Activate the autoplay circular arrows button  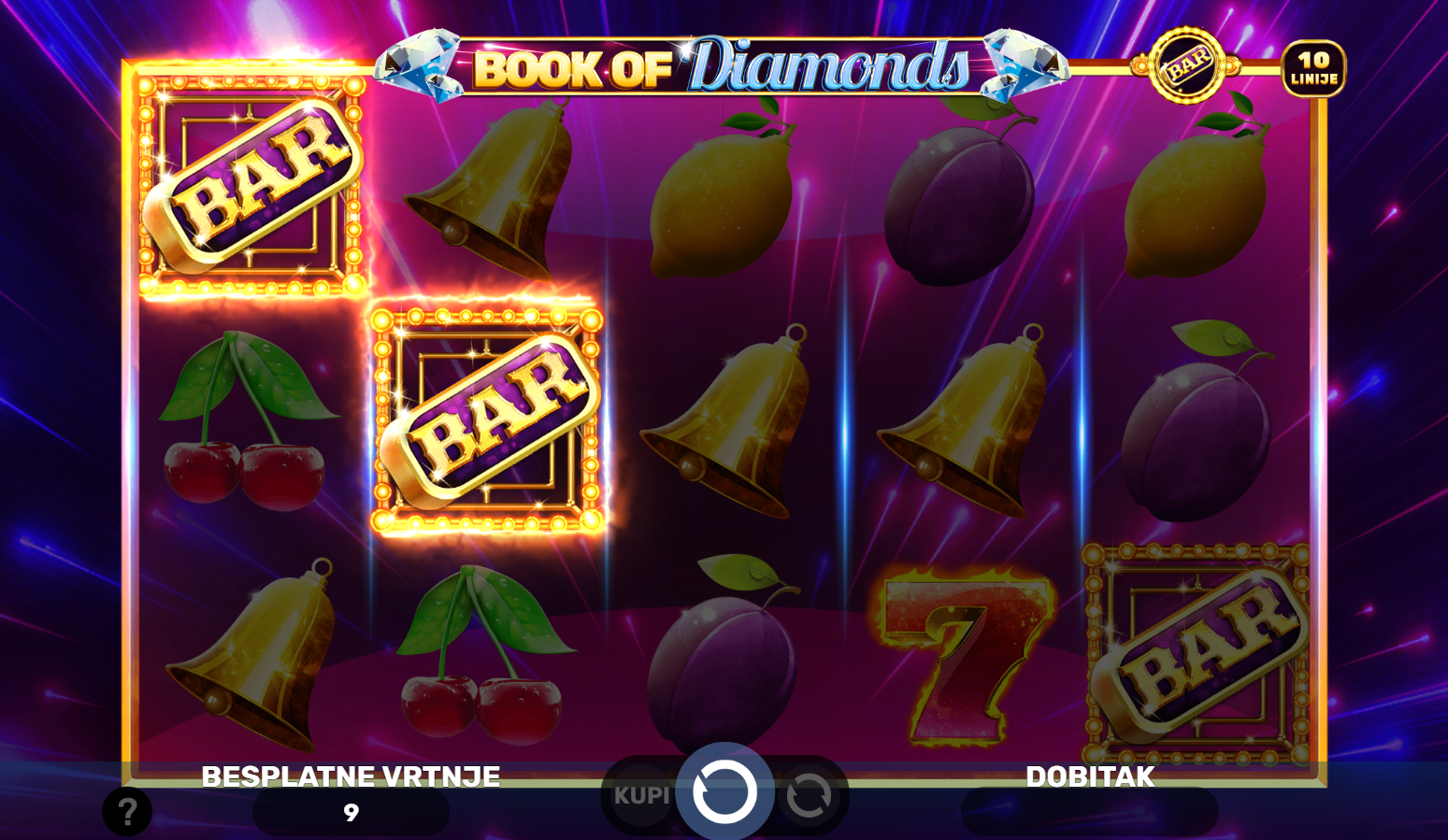(x=809, y=796)
